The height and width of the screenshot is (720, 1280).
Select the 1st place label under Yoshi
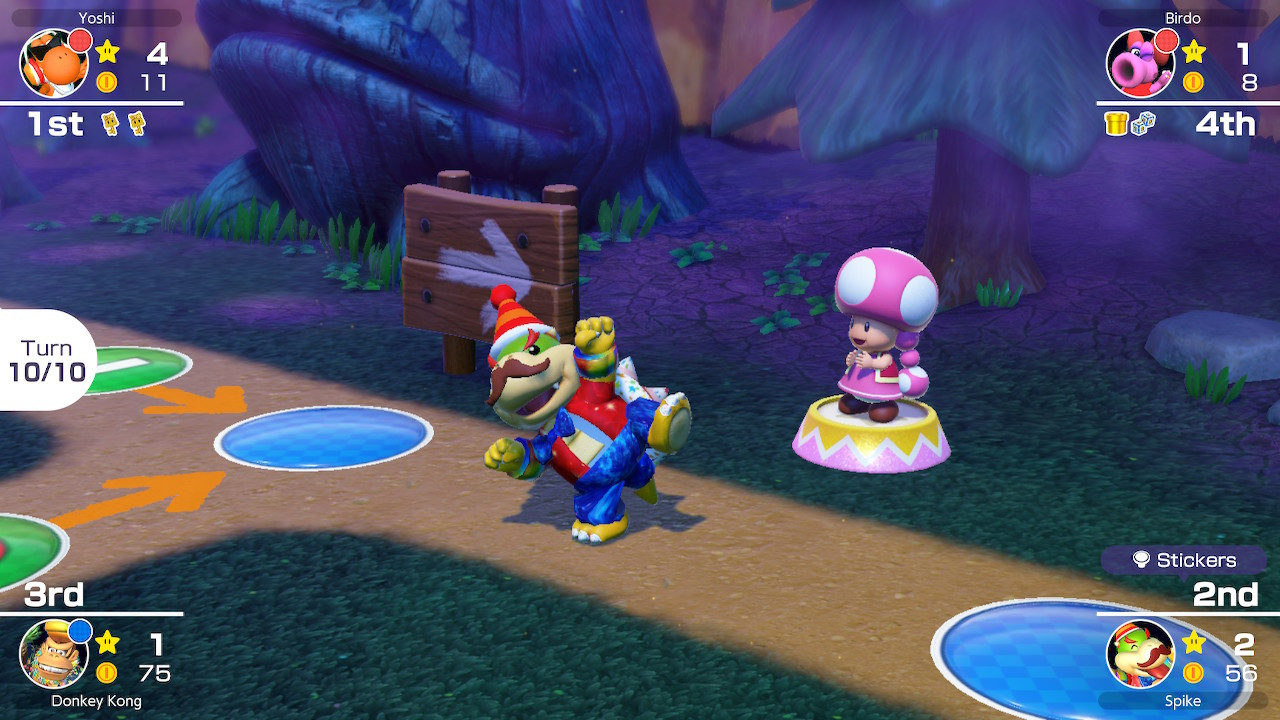pyautogui.click(x=55, y=122)
